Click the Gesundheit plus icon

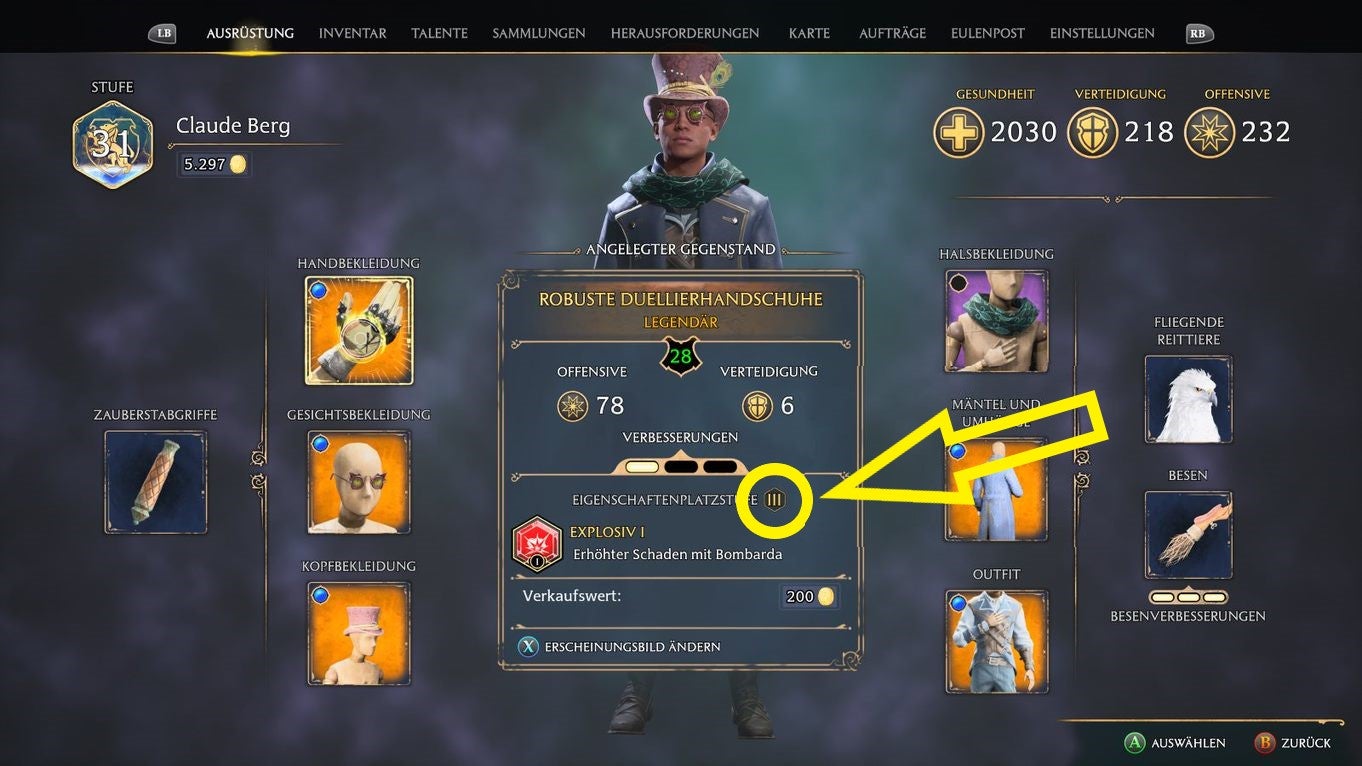tap(958, 131)
